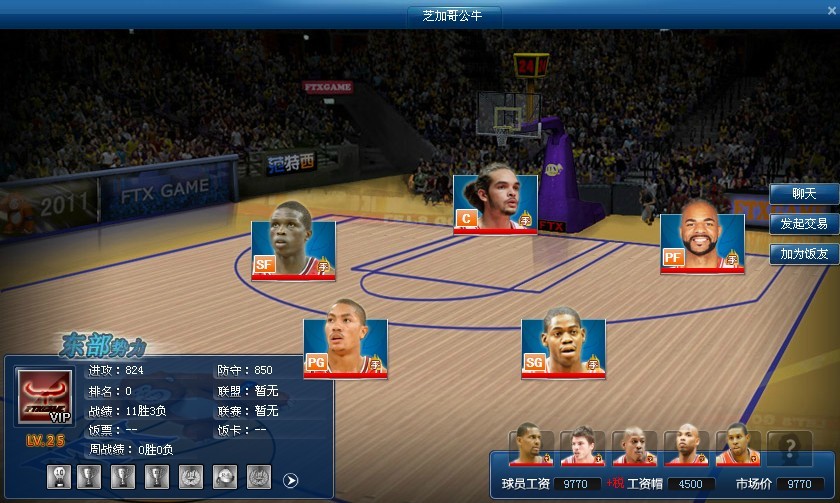
Task: Select the C center player card
Action: (x=495, y=204)
